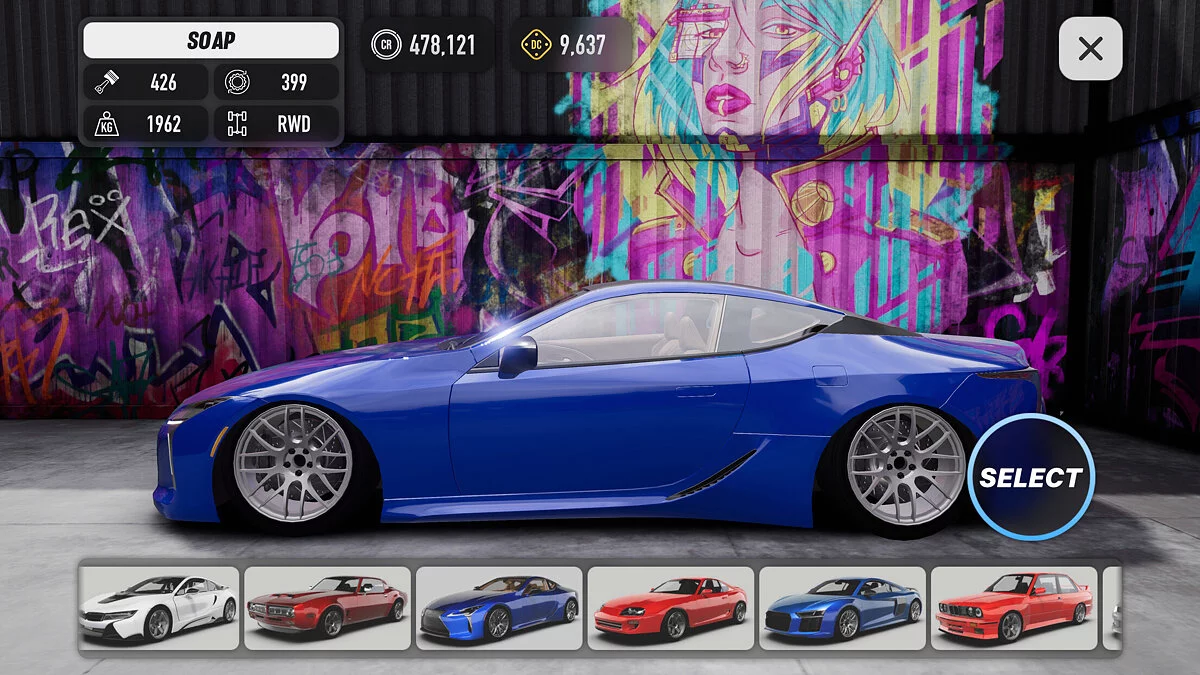Click the SOAP car name label
The image size is (1200, 675).
[x=211, y=41]
